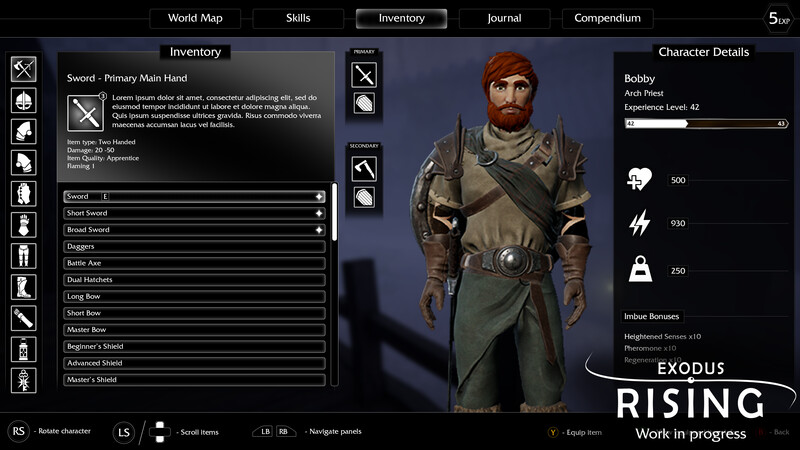Screen dimensions: 800x450
Task: Select the Master Bow entry
Action: pyautogui.click(x=194, y=330)
